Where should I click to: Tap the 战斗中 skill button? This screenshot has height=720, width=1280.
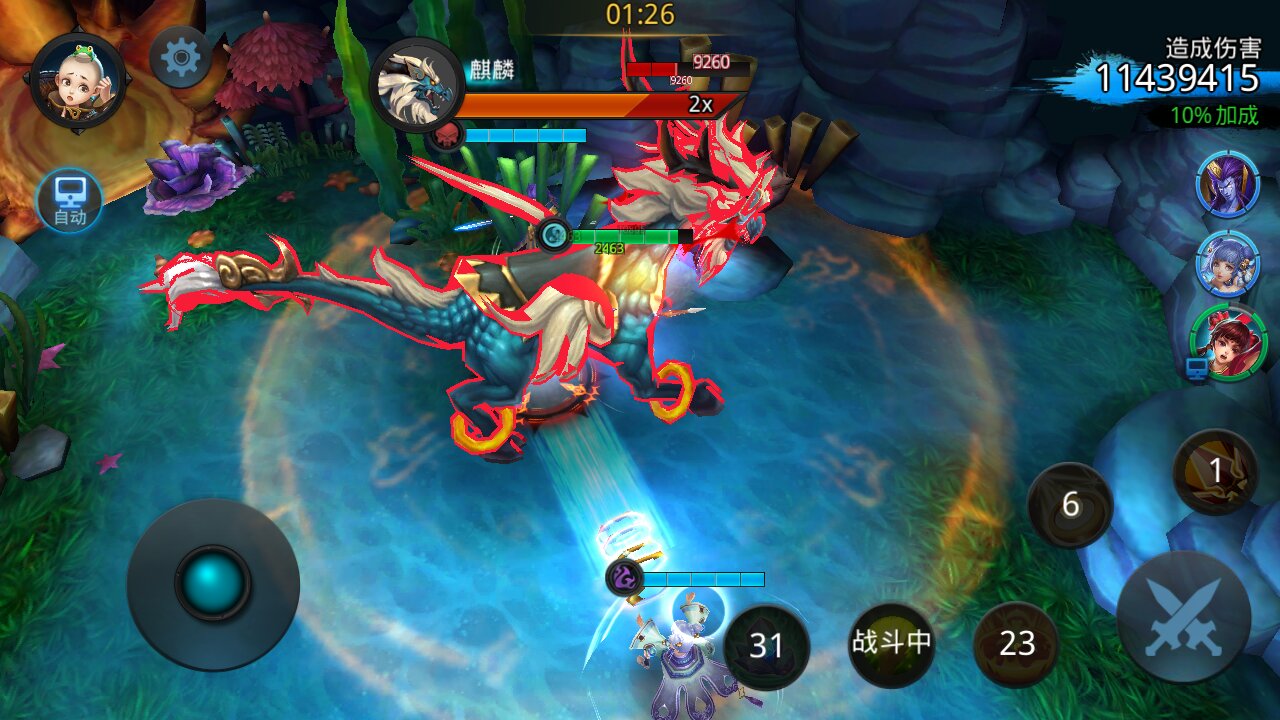(891, 644)
